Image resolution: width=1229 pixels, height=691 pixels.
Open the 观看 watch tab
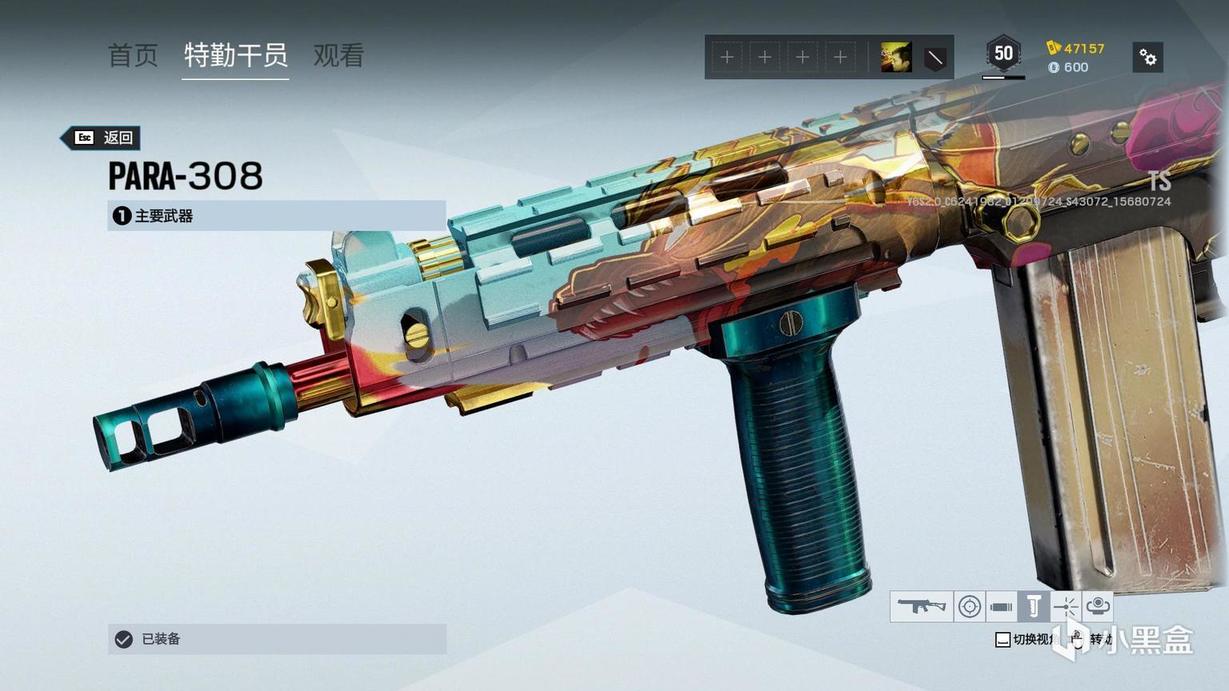338,56
